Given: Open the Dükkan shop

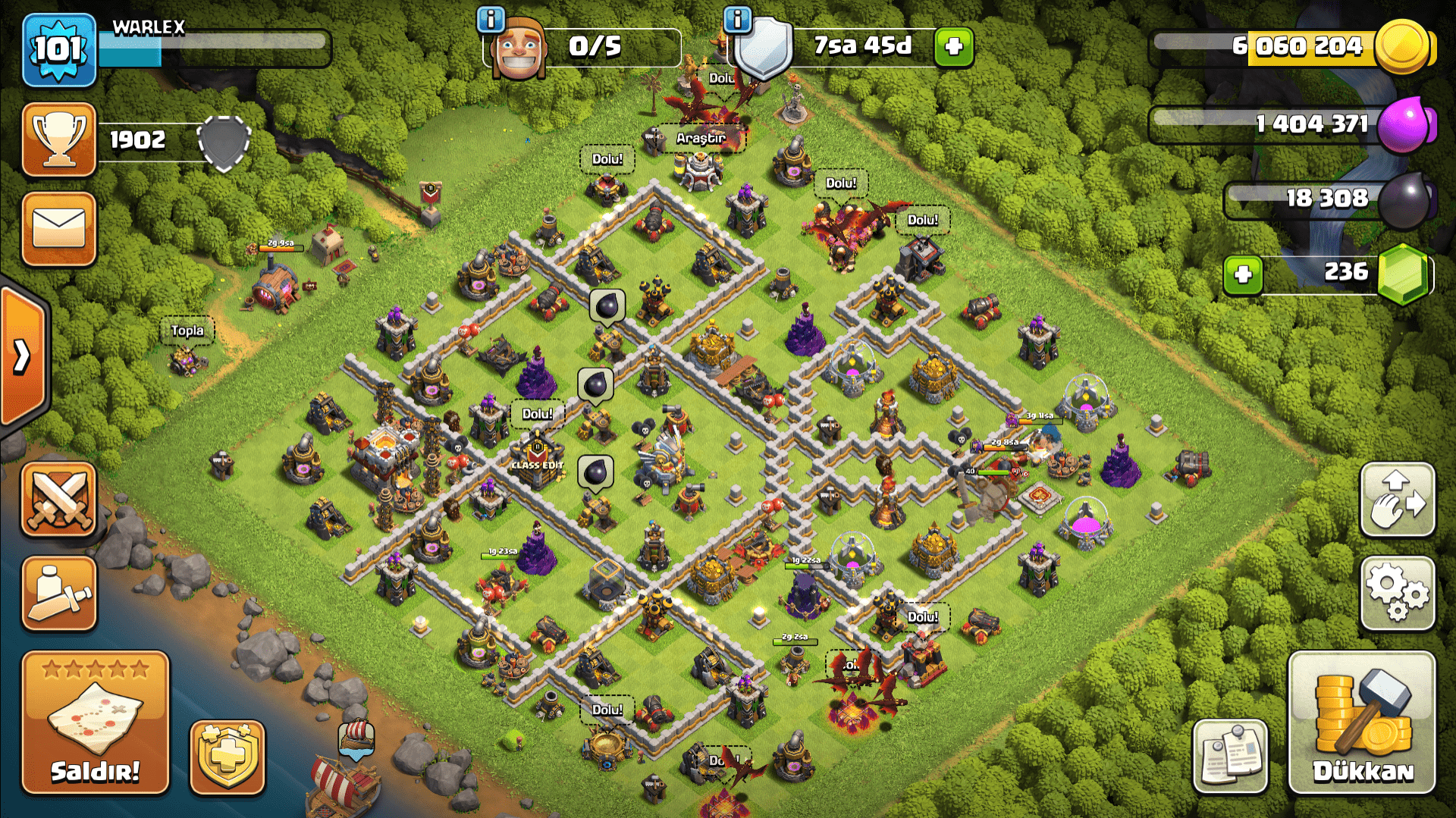Looking at the screenshot, I should (1362, 722).
